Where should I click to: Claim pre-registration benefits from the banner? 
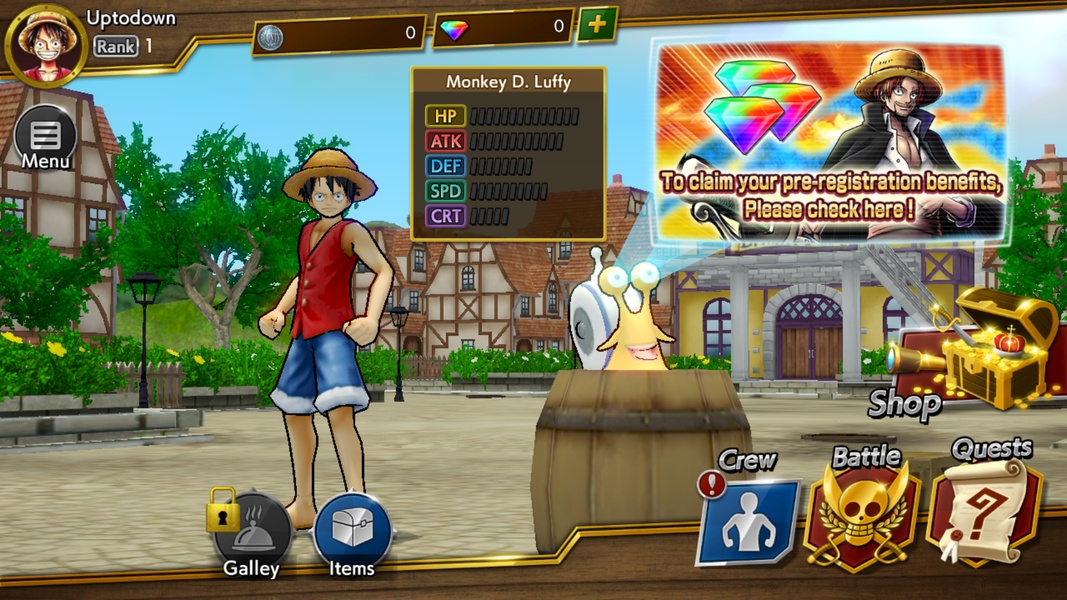829,138
